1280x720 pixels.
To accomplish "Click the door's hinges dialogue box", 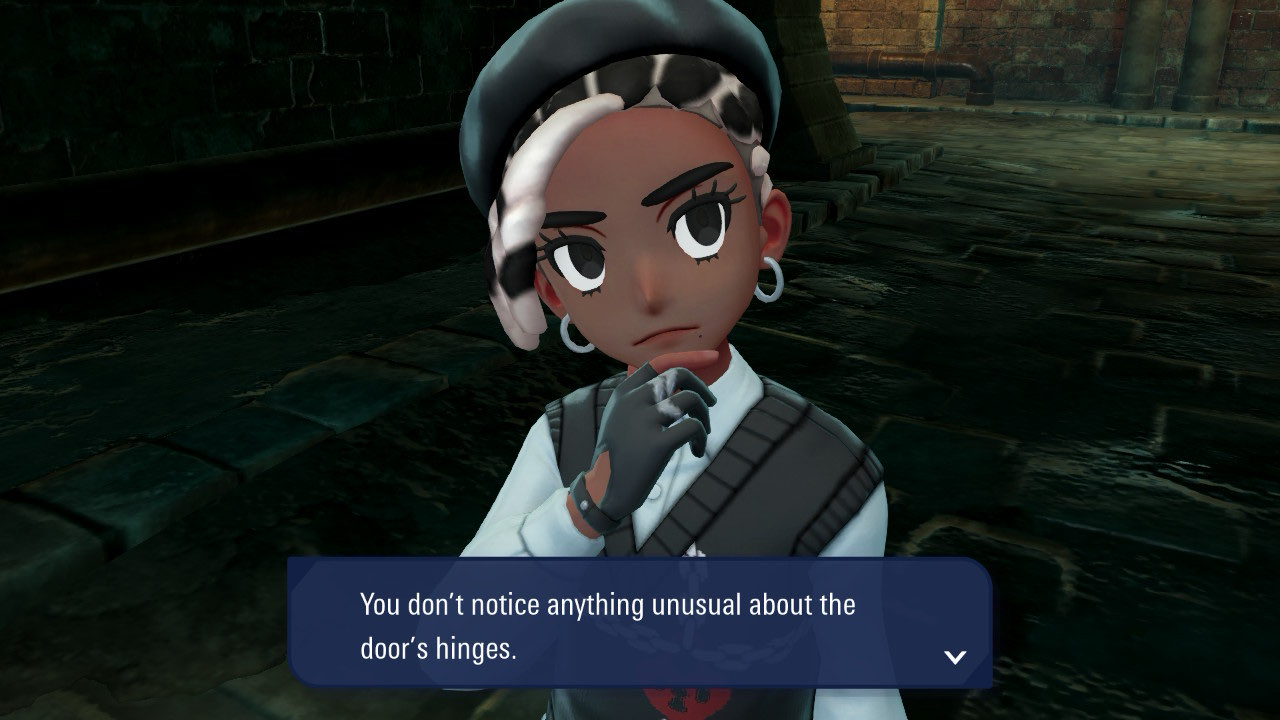I will pyautogui.click(x=639, y=624).
